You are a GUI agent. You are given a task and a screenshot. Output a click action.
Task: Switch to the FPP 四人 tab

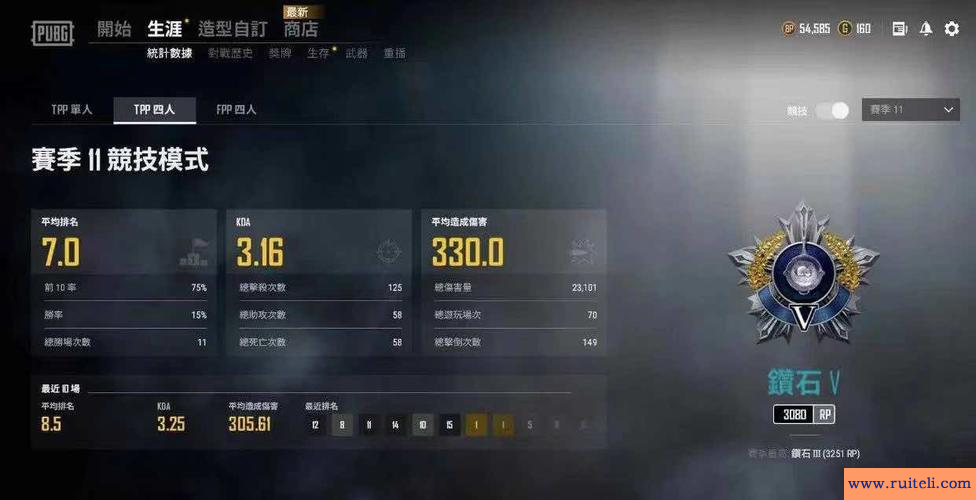pyautogui.click(x=236, y=109)
